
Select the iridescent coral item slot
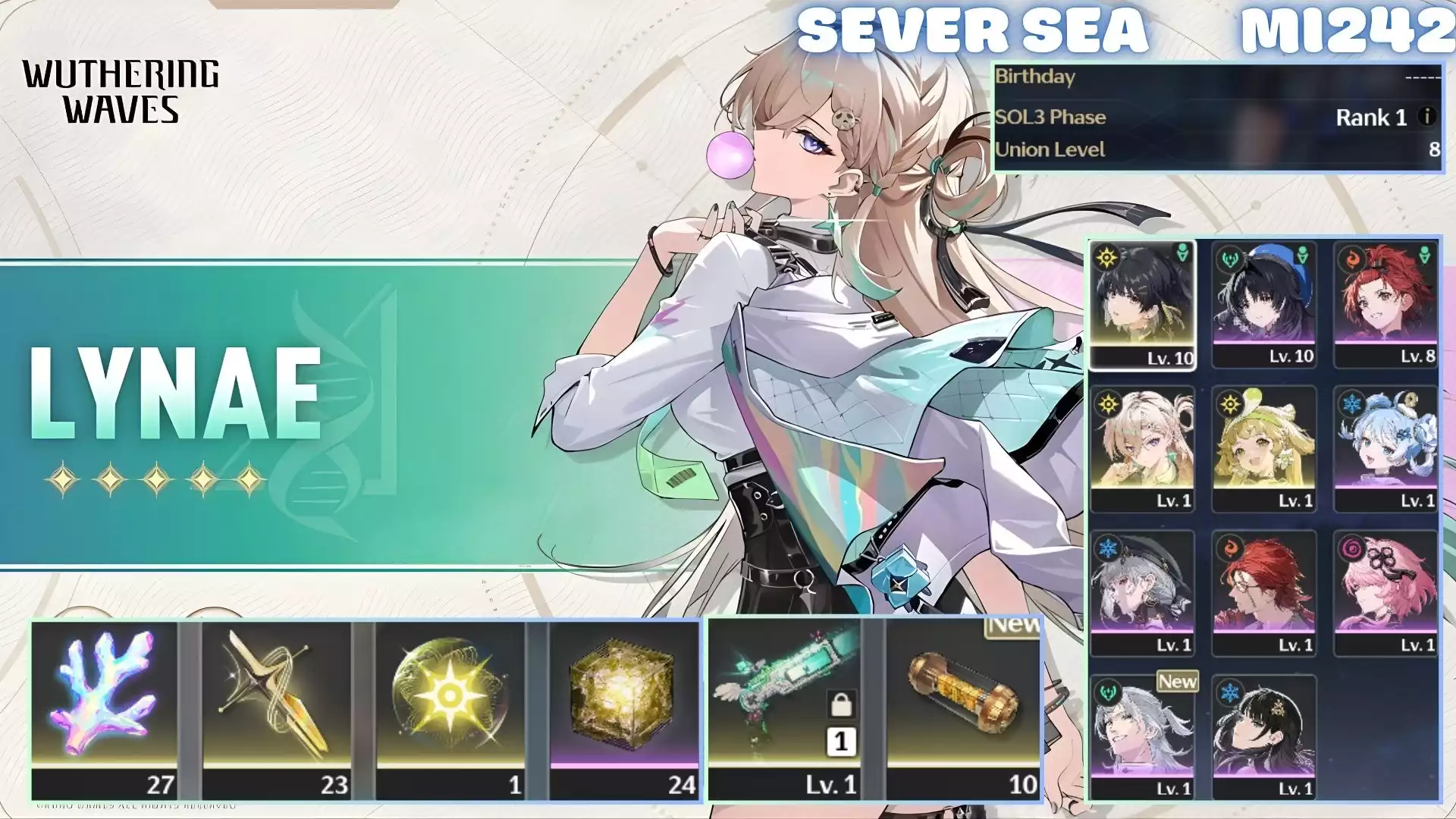(105, 709)
